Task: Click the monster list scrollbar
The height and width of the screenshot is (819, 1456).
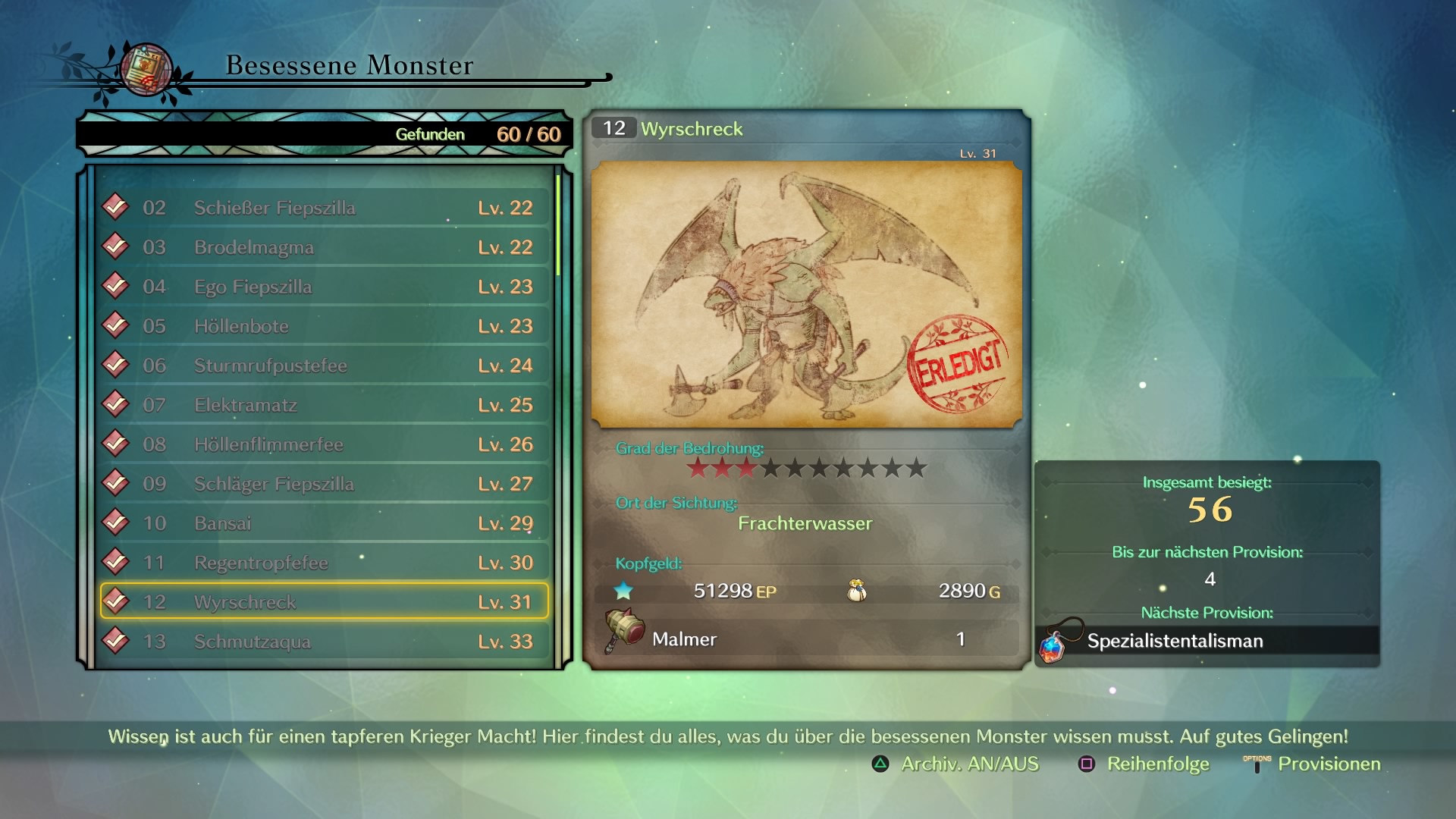Action: 558,226
